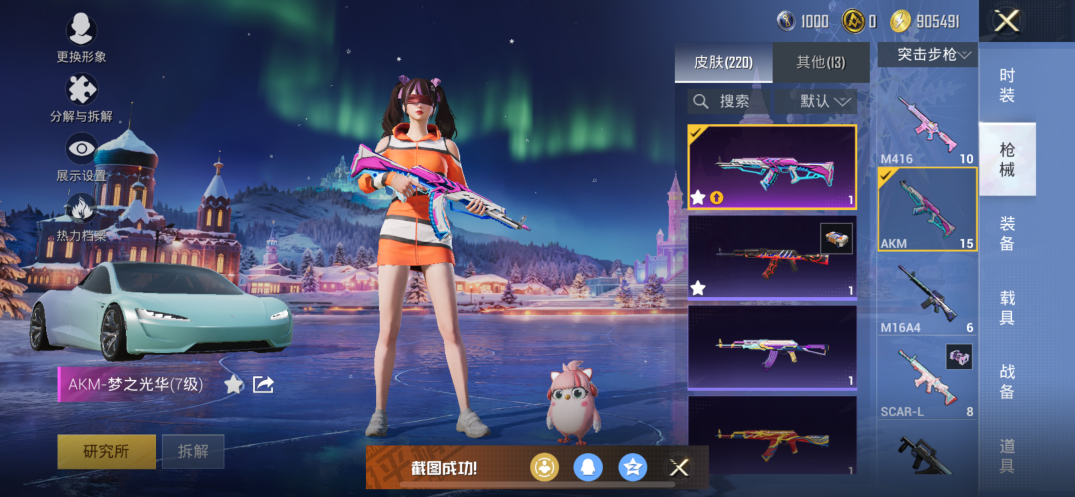Switch to the 时装 outfits category
Image resolution: width=1075 pixels, height=497 pixels.
[1007, 86]
